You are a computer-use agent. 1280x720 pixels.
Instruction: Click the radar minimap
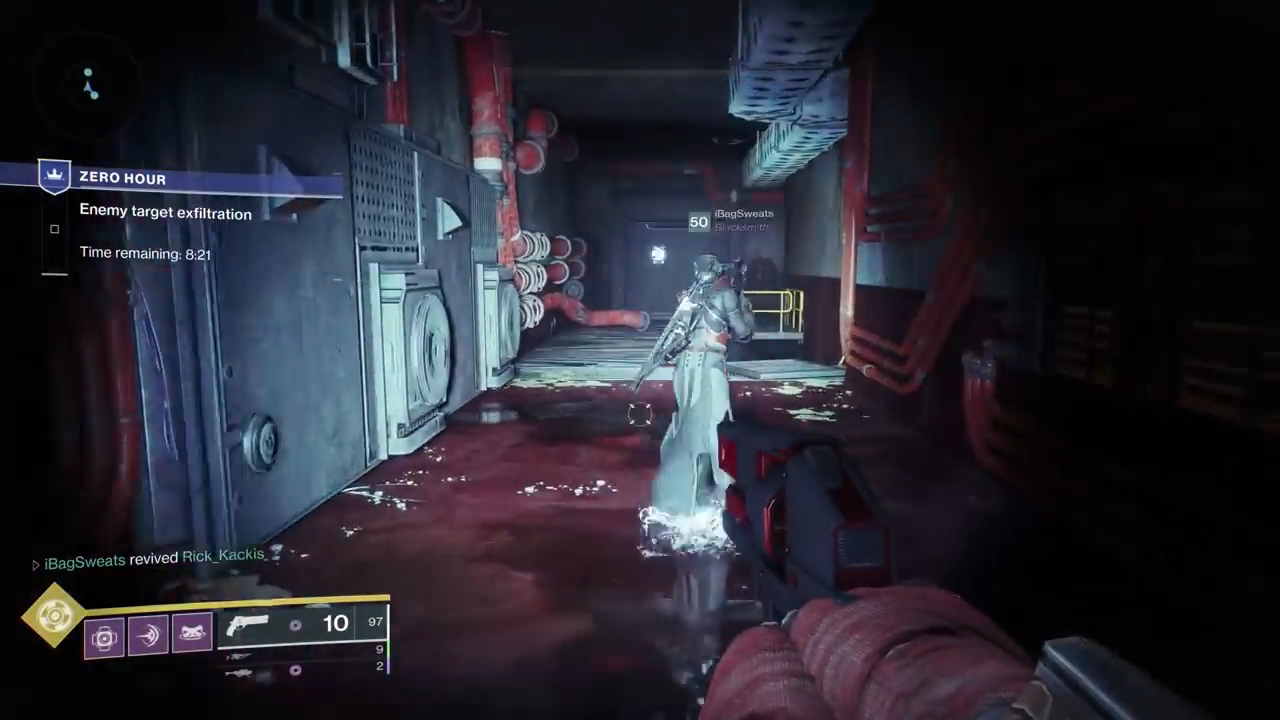[x=89, y=84]
